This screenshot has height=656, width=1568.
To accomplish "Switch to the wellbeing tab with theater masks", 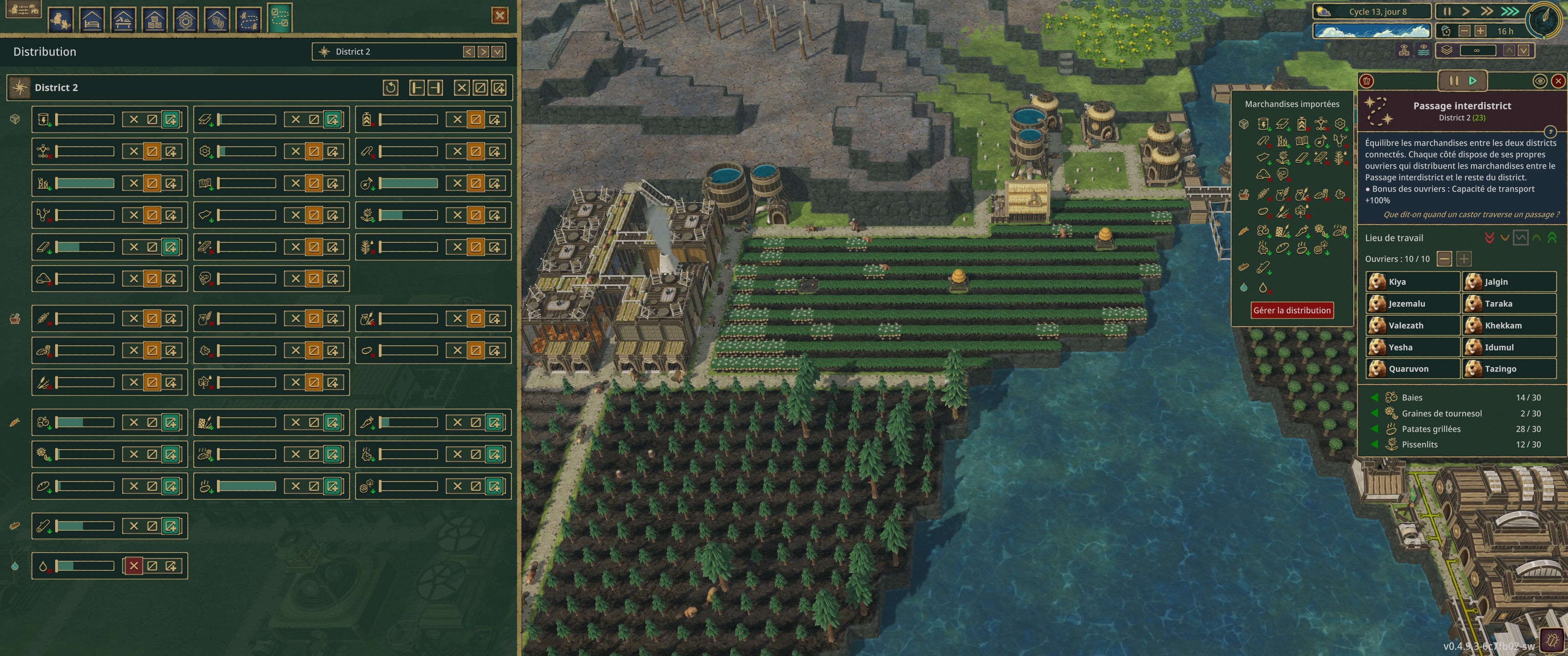I will (x=217, y=20).
